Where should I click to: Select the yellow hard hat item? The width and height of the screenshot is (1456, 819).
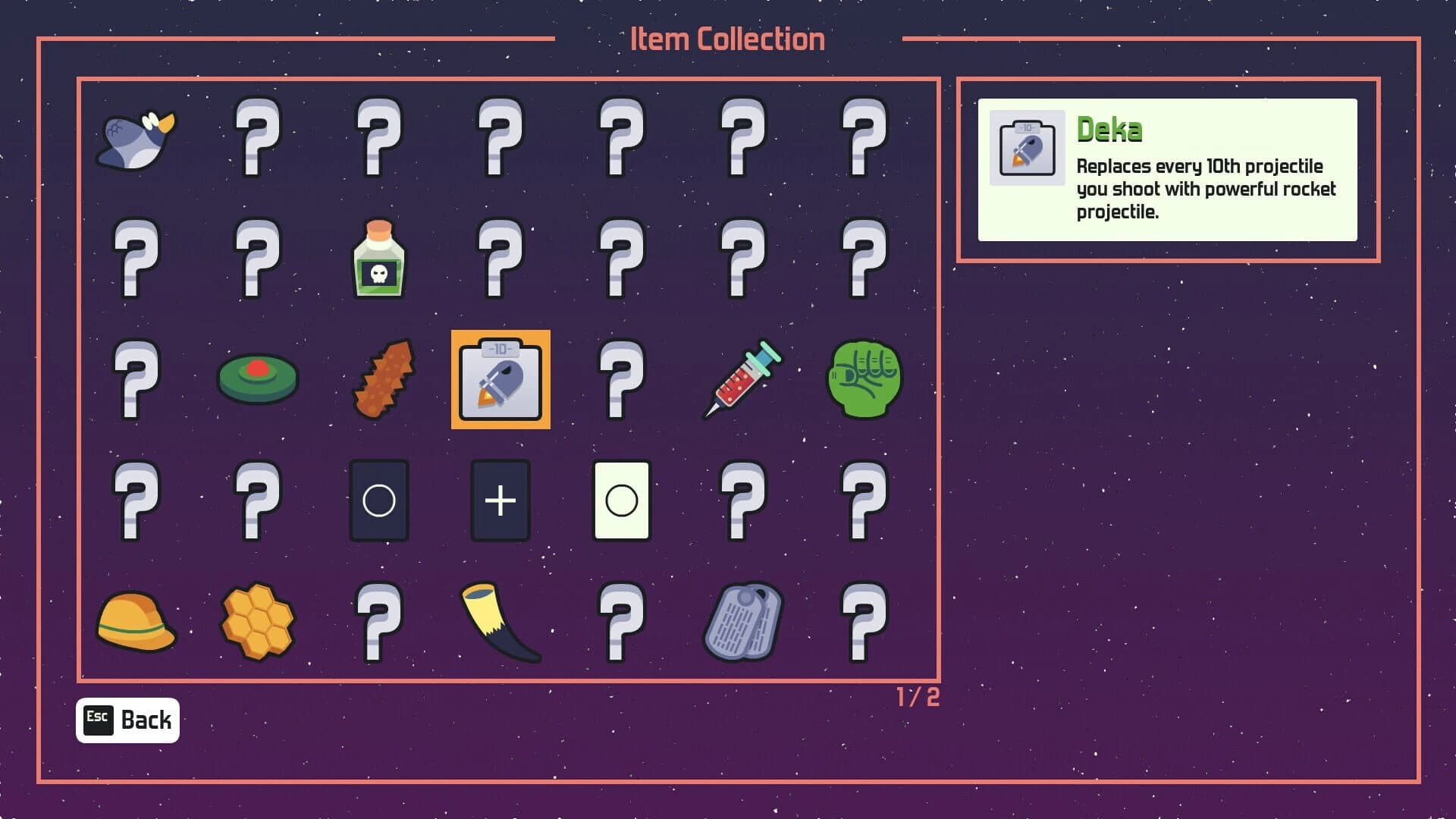136,622
